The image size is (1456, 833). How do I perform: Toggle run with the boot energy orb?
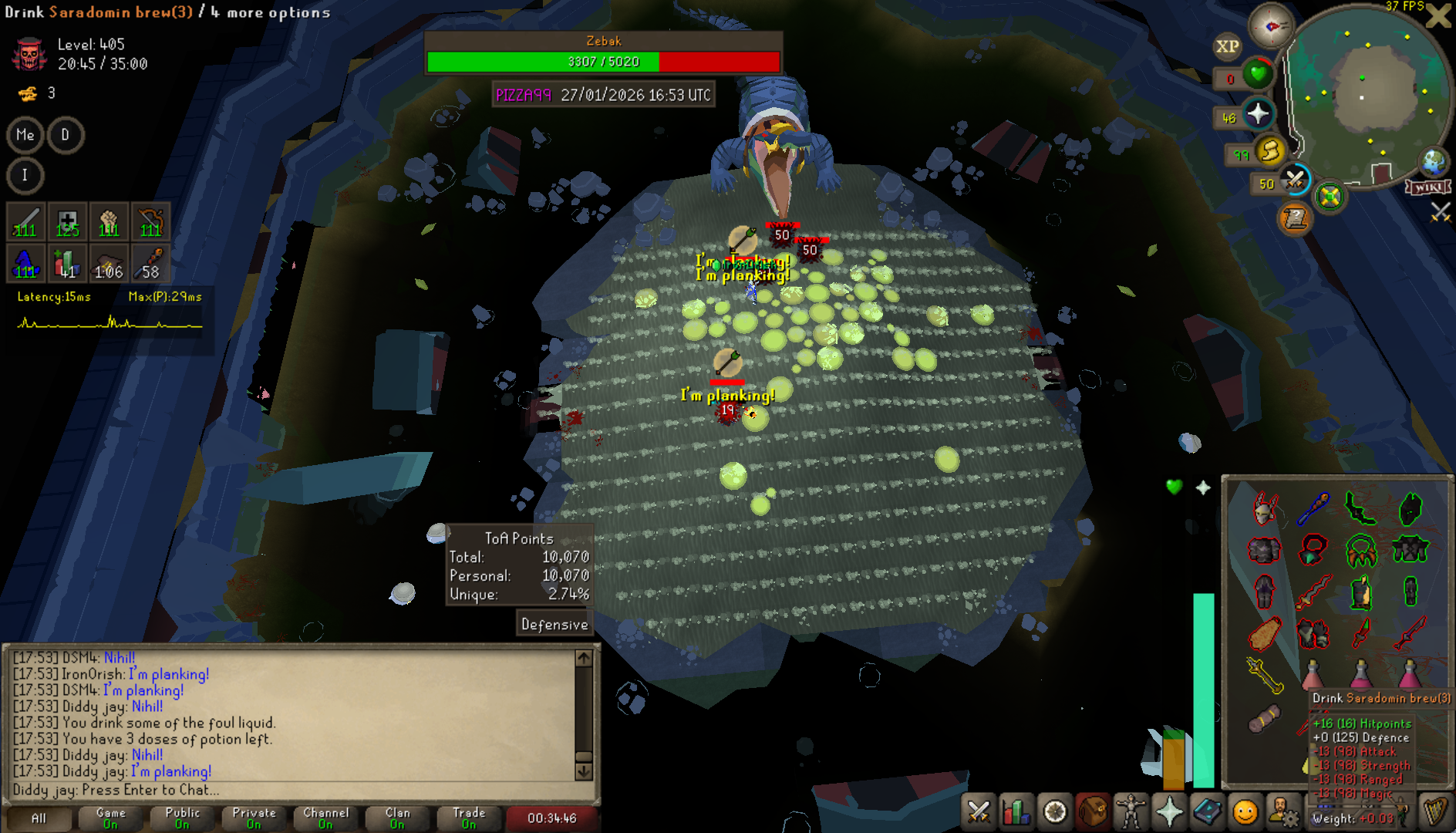pos(1270,150)
